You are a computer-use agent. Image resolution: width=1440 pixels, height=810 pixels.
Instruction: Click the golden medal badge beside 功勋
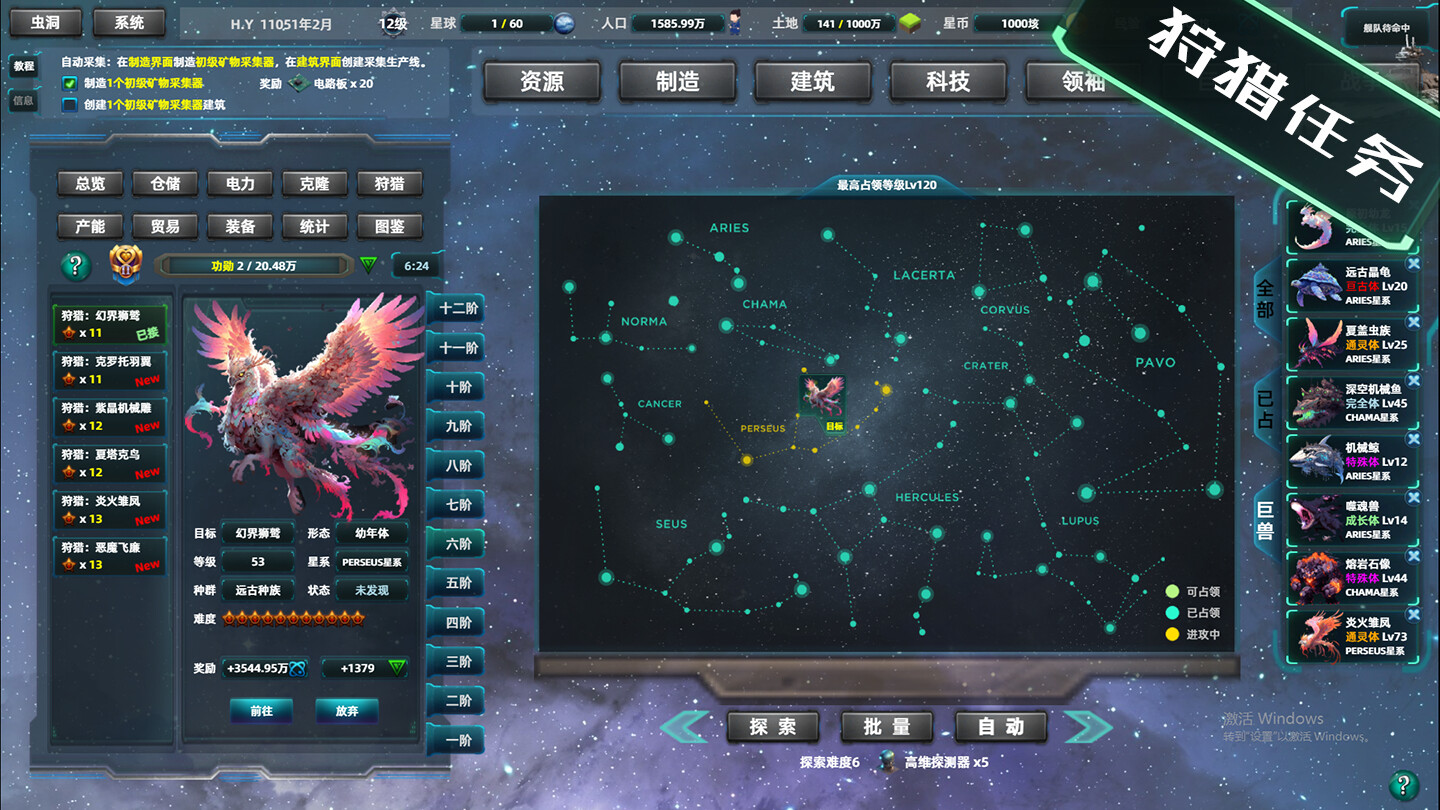125,265
